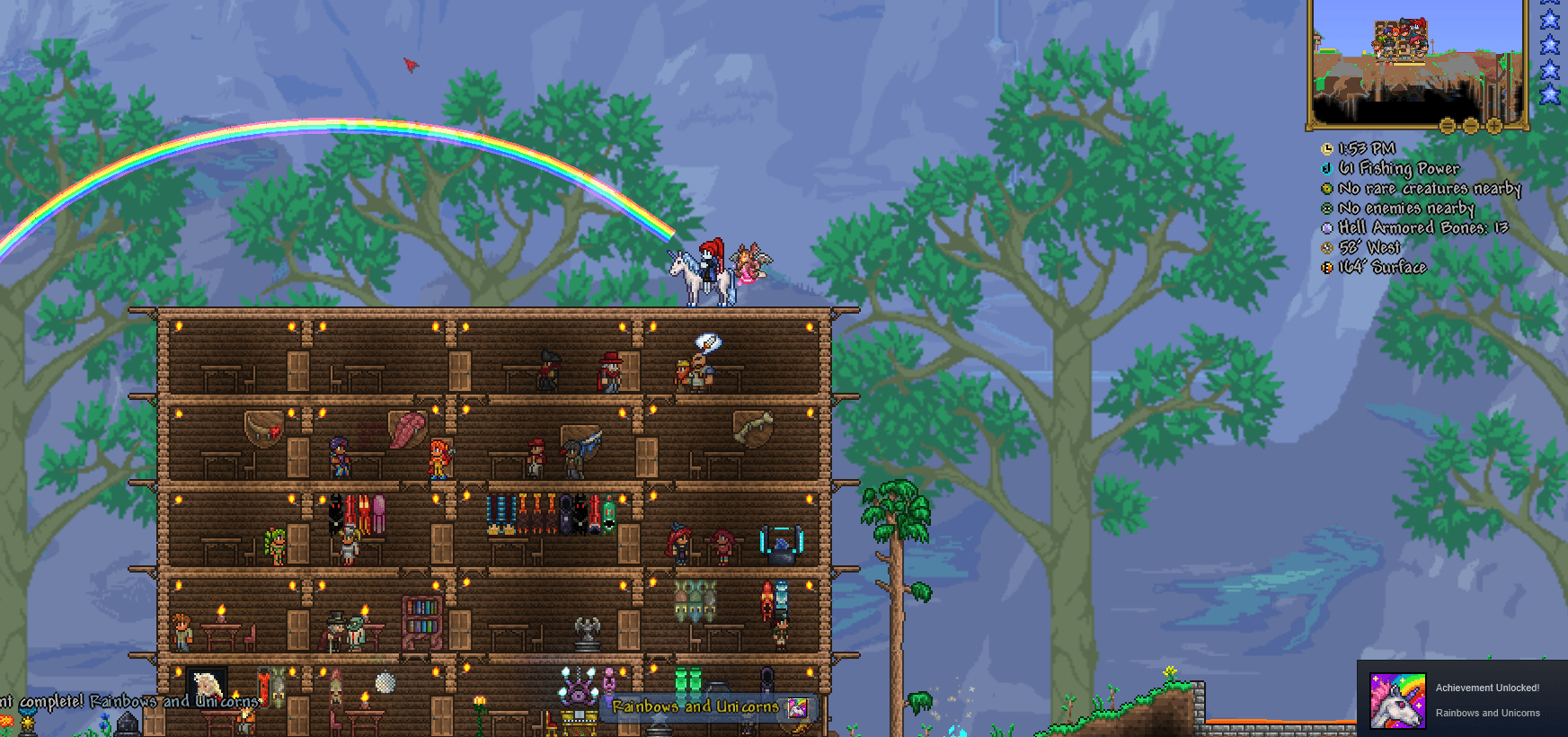
Task: Click the Achievement Unlocked popup
Action: click(1487, 688)
